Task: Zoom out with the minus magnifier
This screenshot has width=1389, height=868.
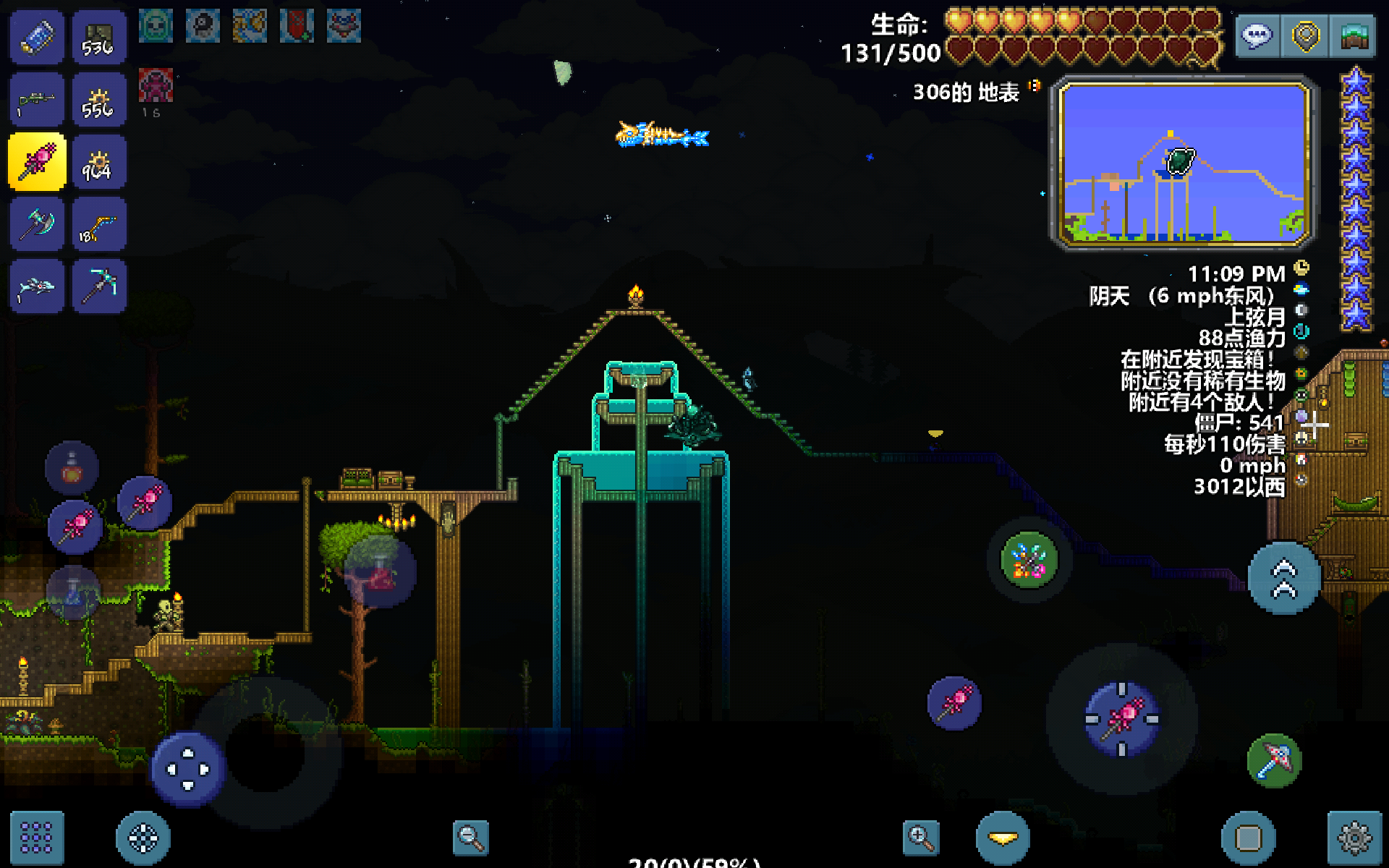Action: pyautogui.click(x=470, y=838)
